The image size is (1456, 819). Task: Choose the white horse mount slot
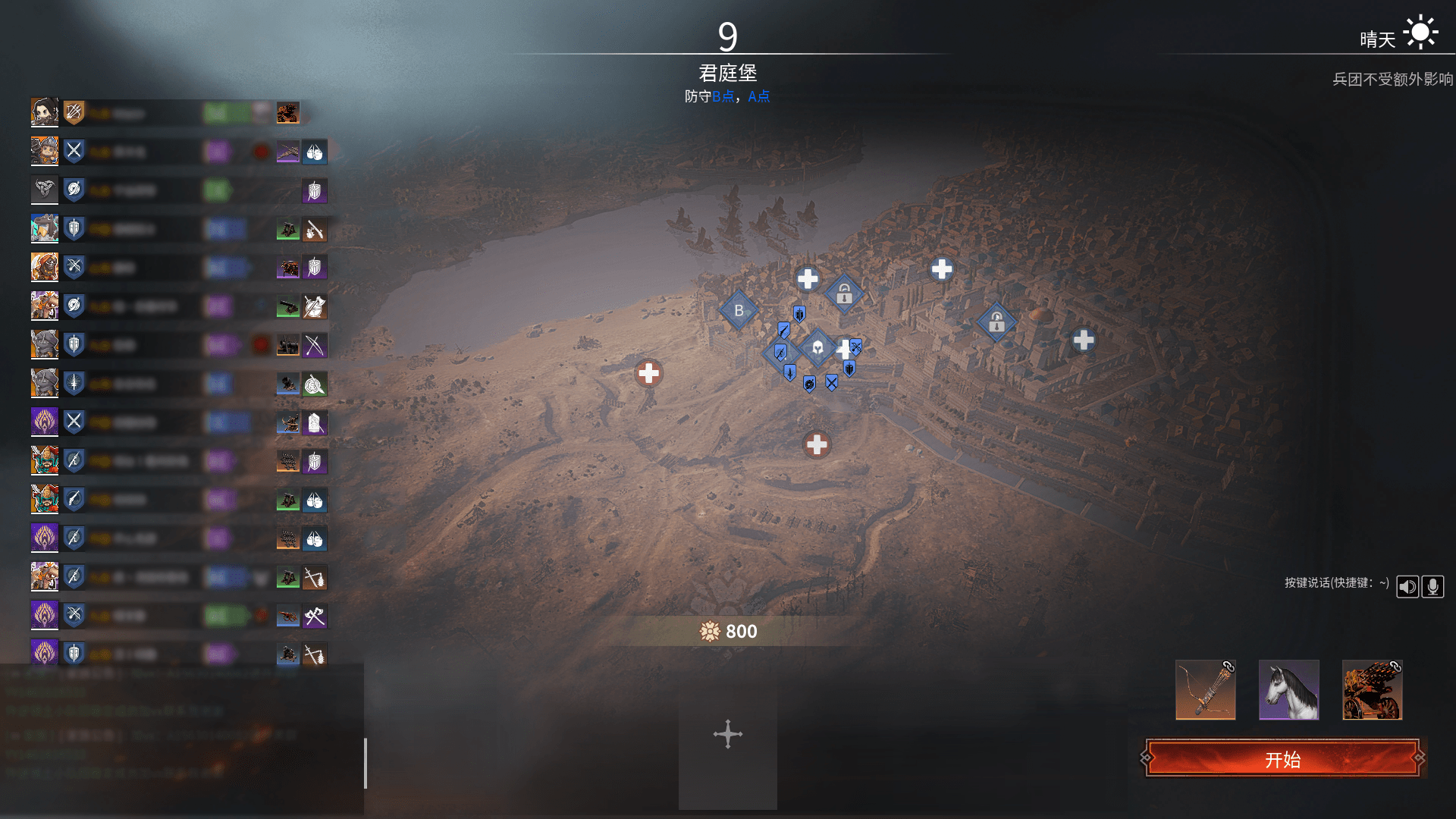[x=1288, y=689]
